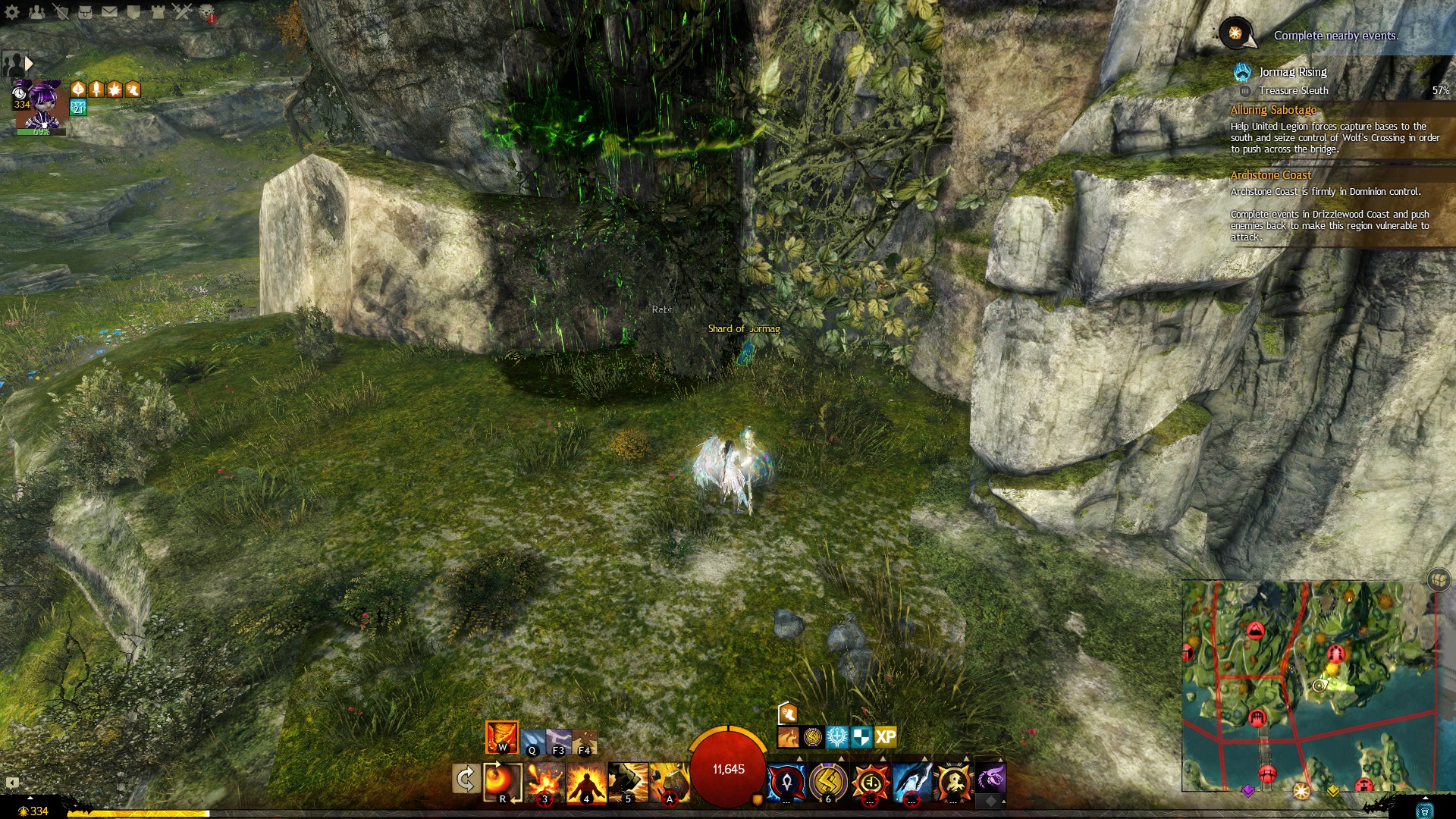
Task: Activate the yellow lightning signet on slot 6
Action: click(828, 781)
